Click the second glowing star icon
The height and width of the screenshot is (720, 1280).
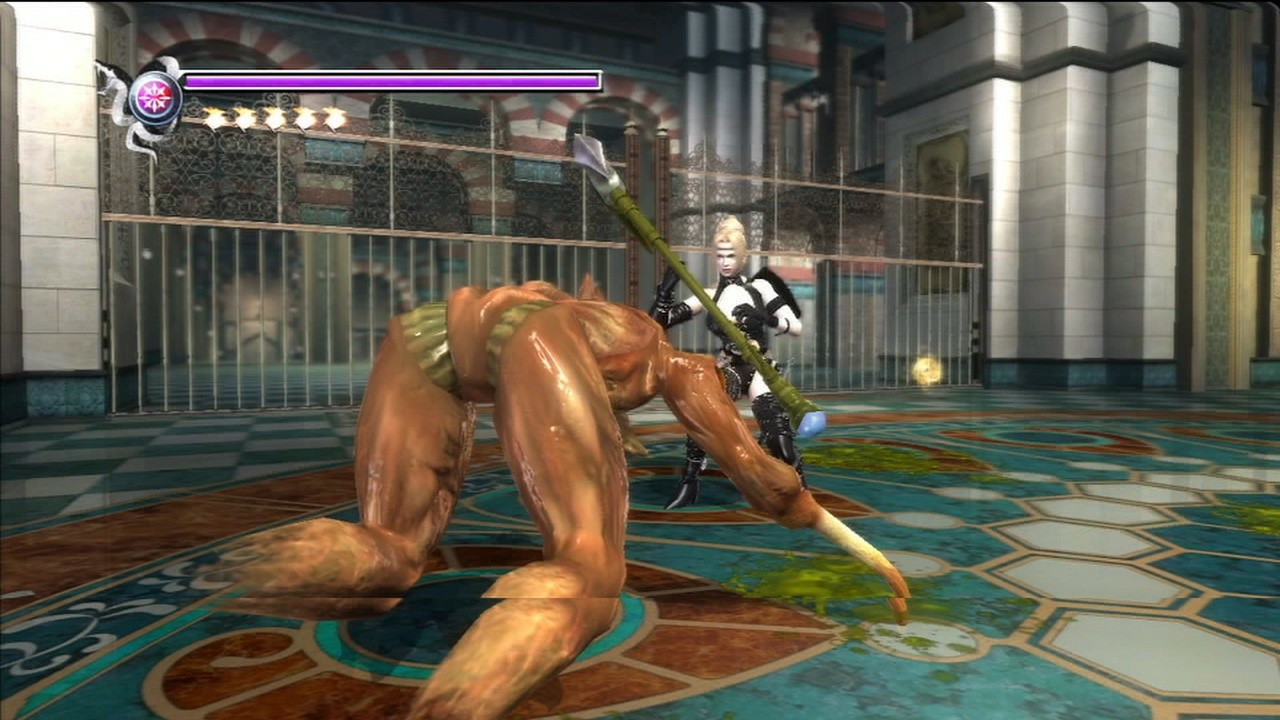point(246,119)
